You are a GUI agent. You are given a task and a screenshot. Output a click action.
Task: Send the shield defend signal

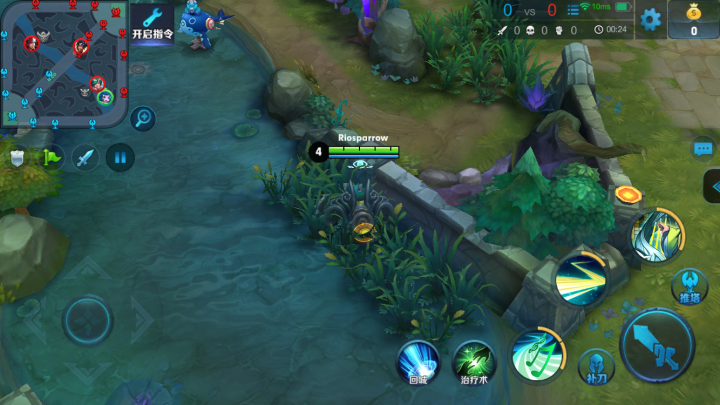coord(18,157)
